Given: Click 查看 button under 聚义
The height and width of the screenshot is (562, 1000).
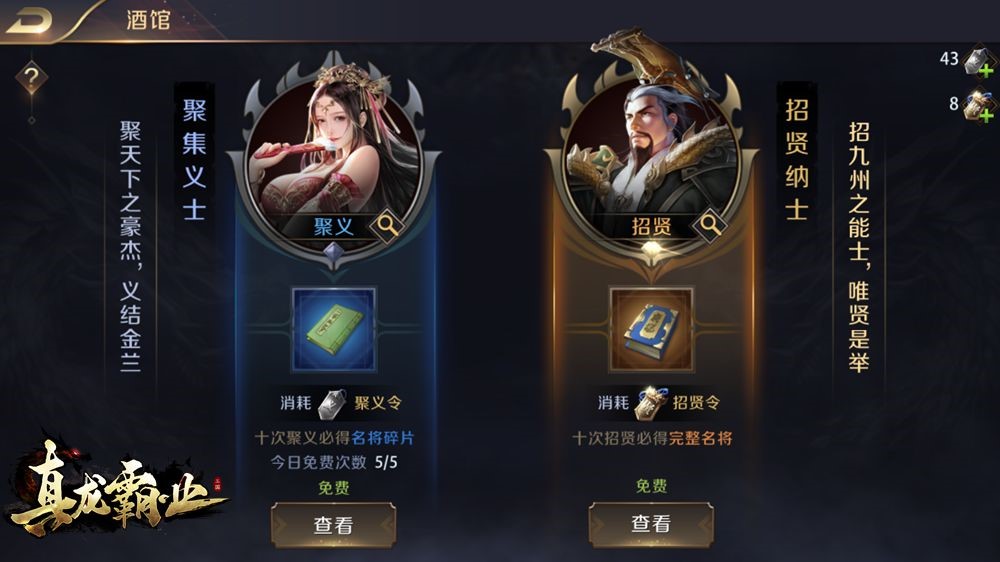Looking at the screenshot, I should pyautogui.click(x=333, y=524).
